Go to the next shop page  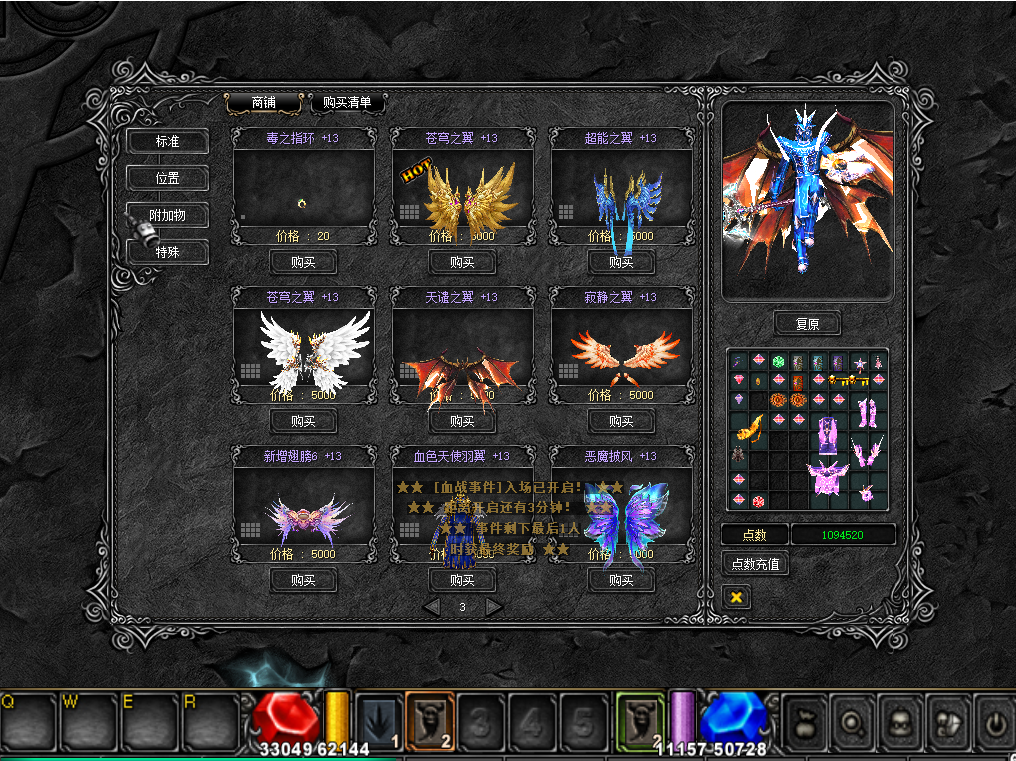pyautogui.click(x=493, y=607)
